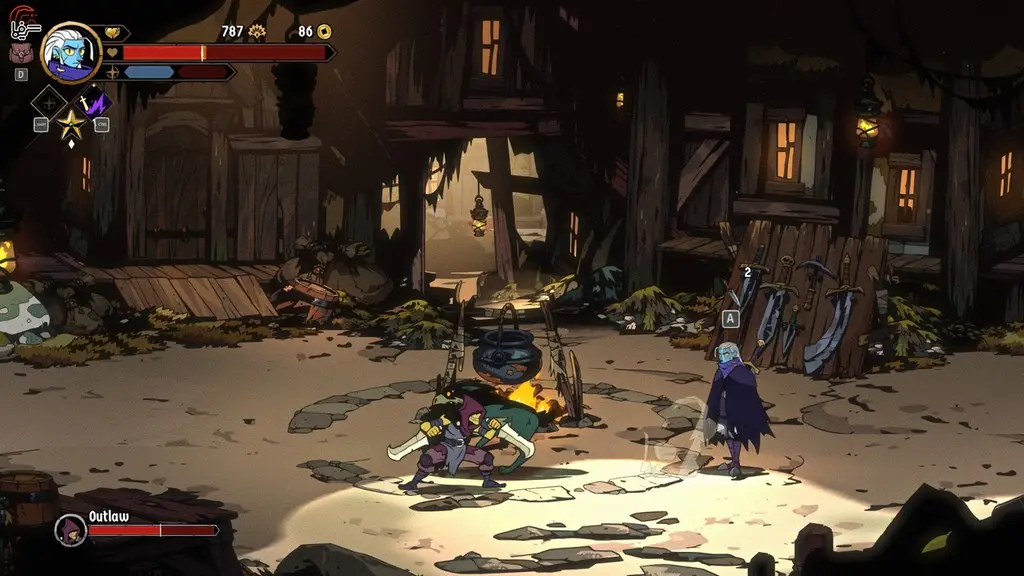The width and height of the screenshot is (1024, 576).
Task: Click the Outlaw enemy portrait
Action: [x=70, y=529]
